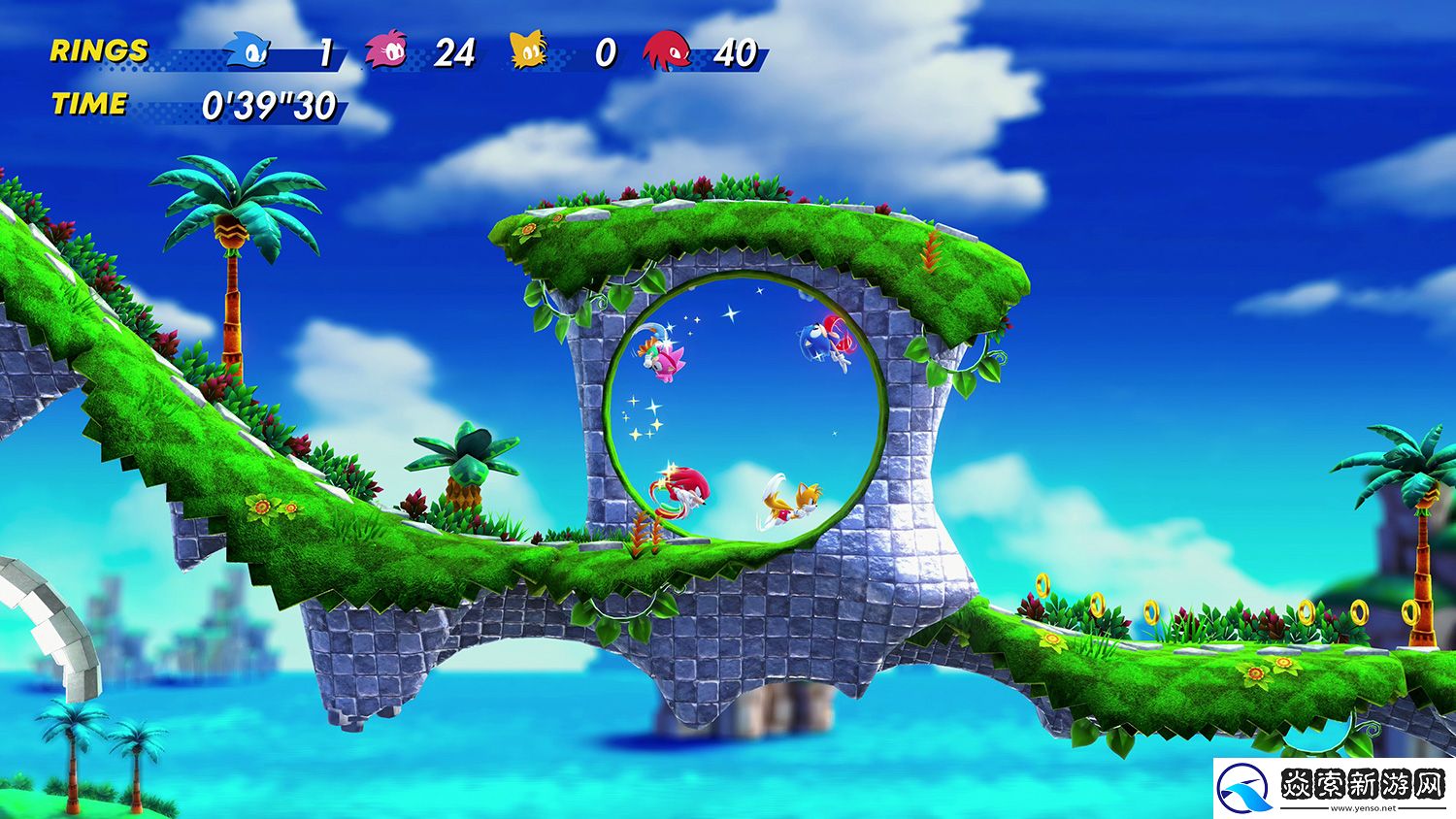Click the Tails player icon
Viewport: 1456px width, 819px height.
[529, 50]
